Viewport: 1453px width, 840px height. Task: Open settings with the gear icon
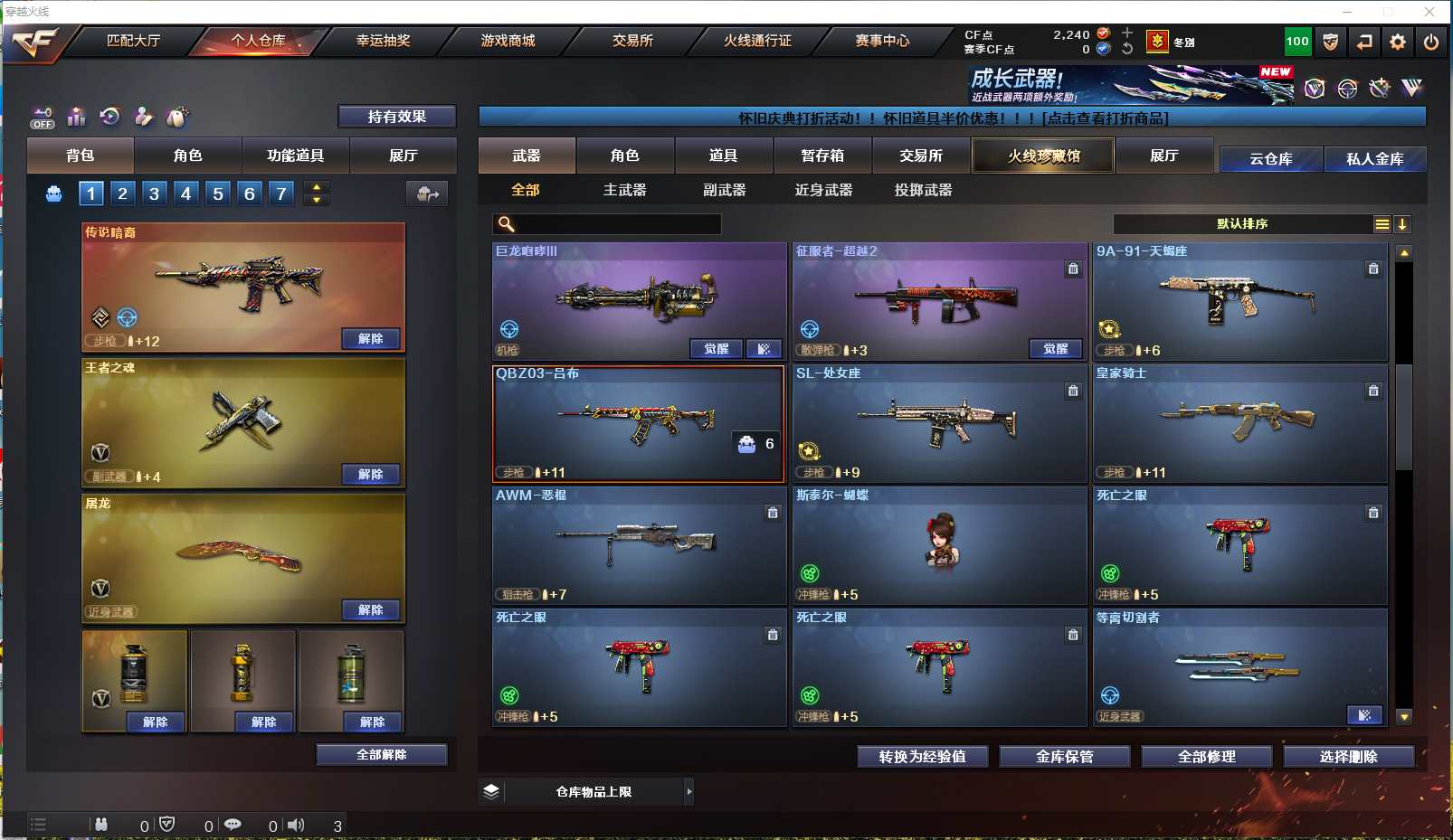(1397, 42)
